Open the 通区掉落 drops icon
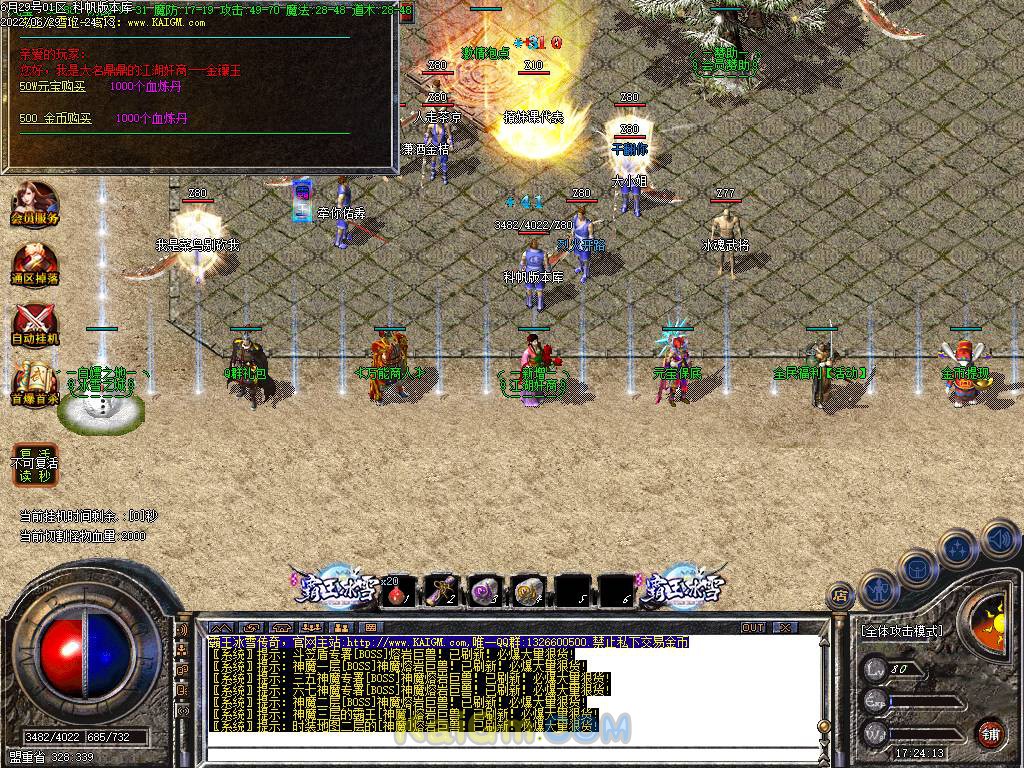This screenshot has width=1024, height=768. coord(35,264)
